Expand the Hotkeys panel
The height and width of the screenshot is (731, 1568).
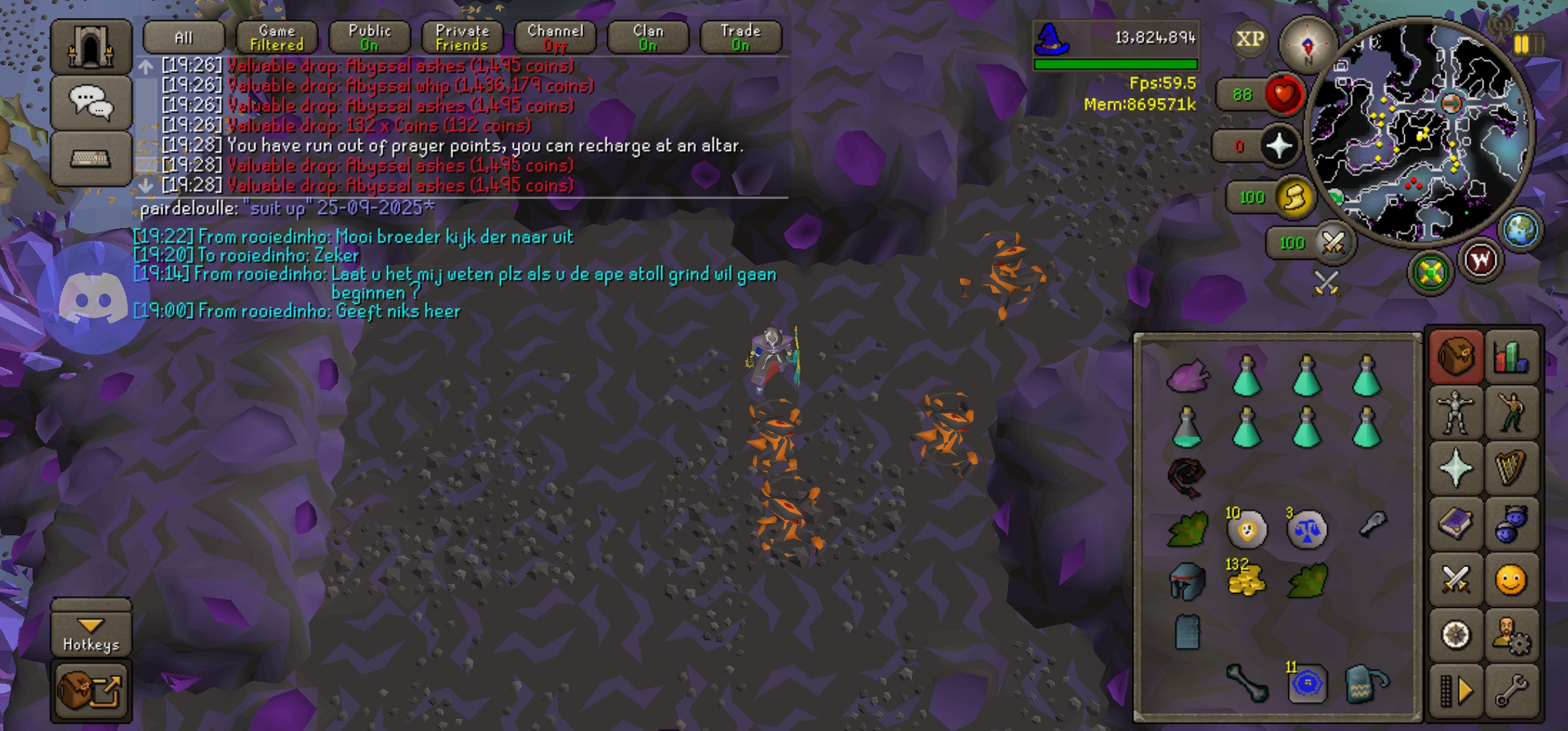point(91,634)
